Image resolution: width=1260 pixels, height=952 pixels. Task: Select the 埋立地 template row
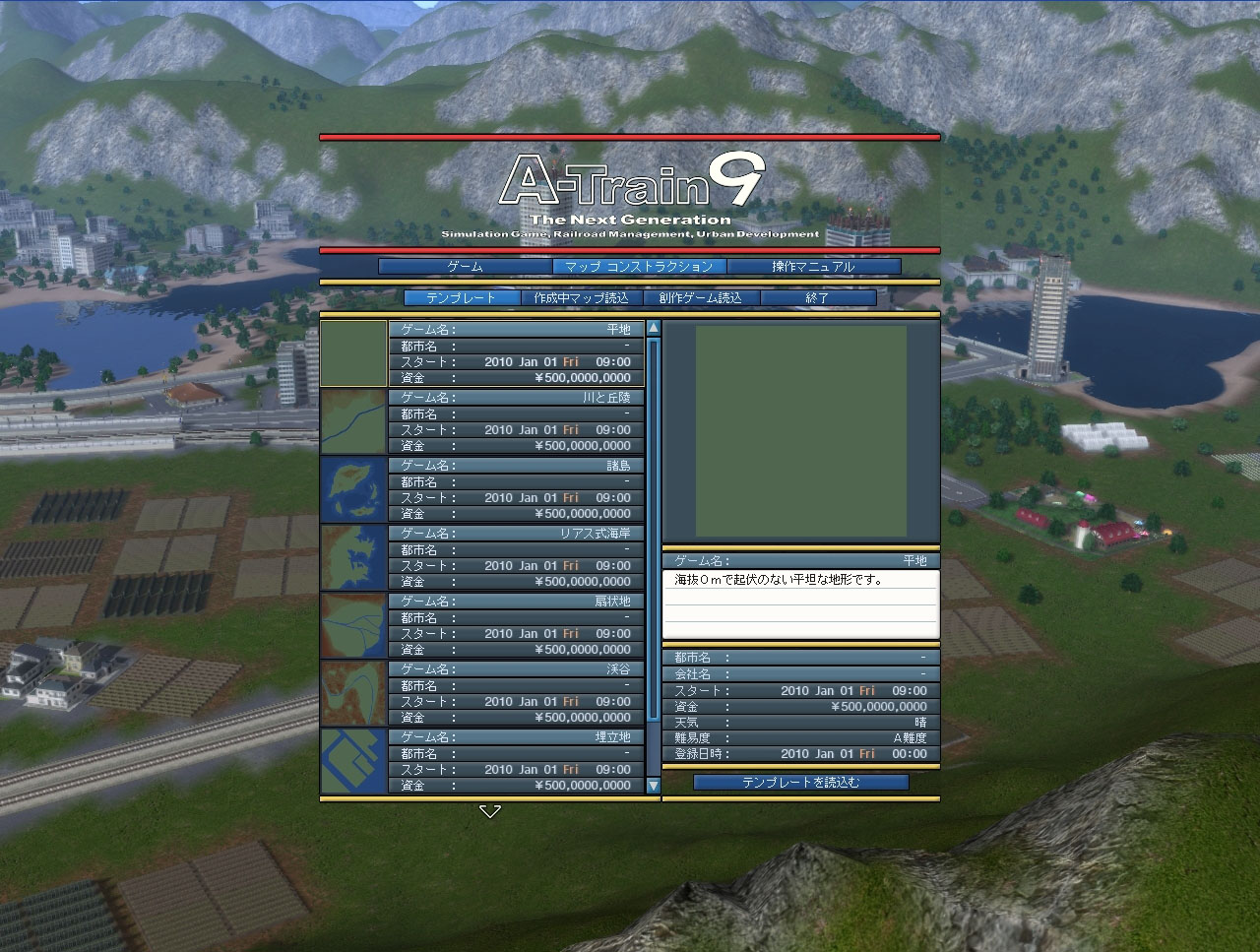(x=516, y=761)
